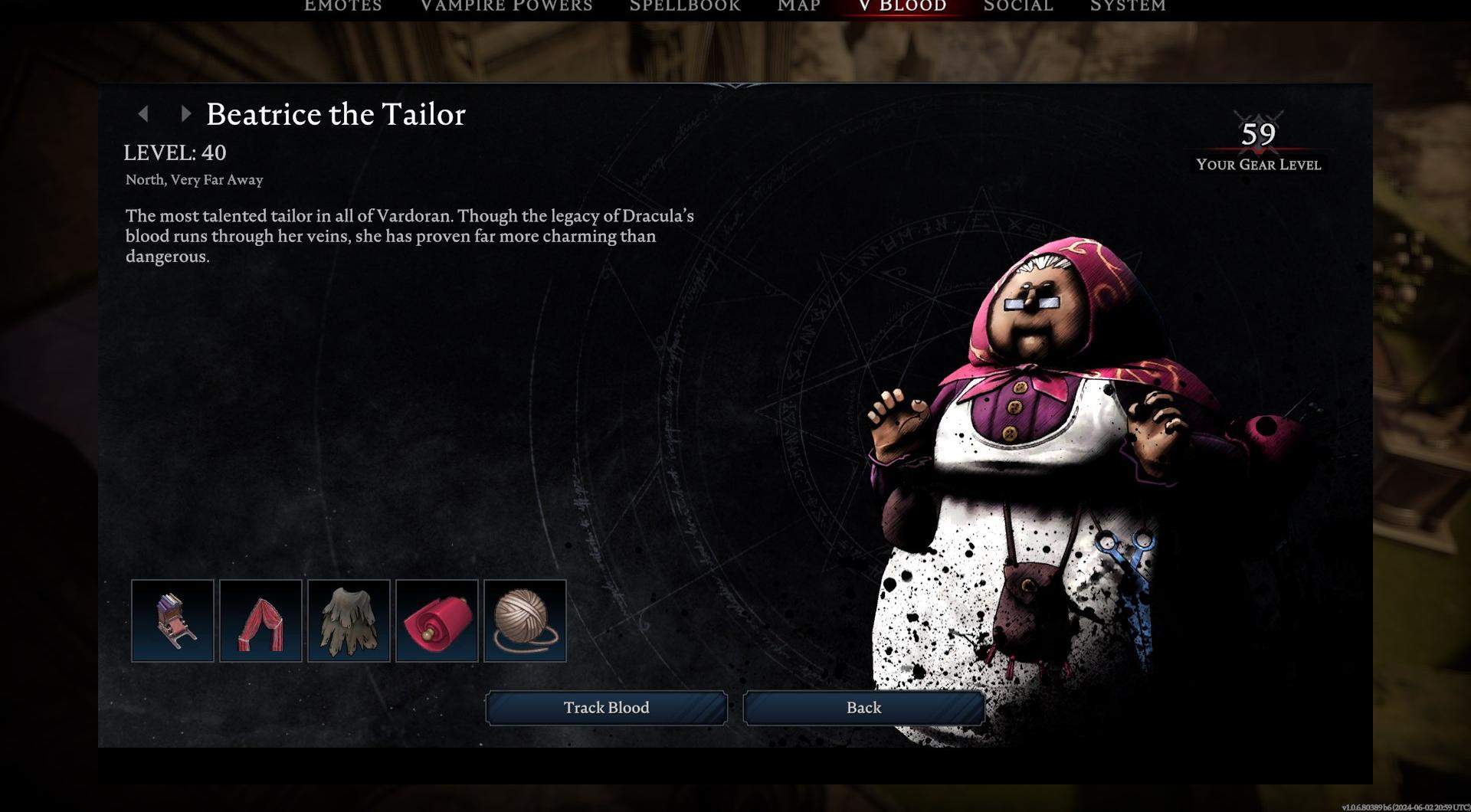Viewport: 1471px width, 812px height.
Task: Switch to the Map tab
Action: click(799, 6)
